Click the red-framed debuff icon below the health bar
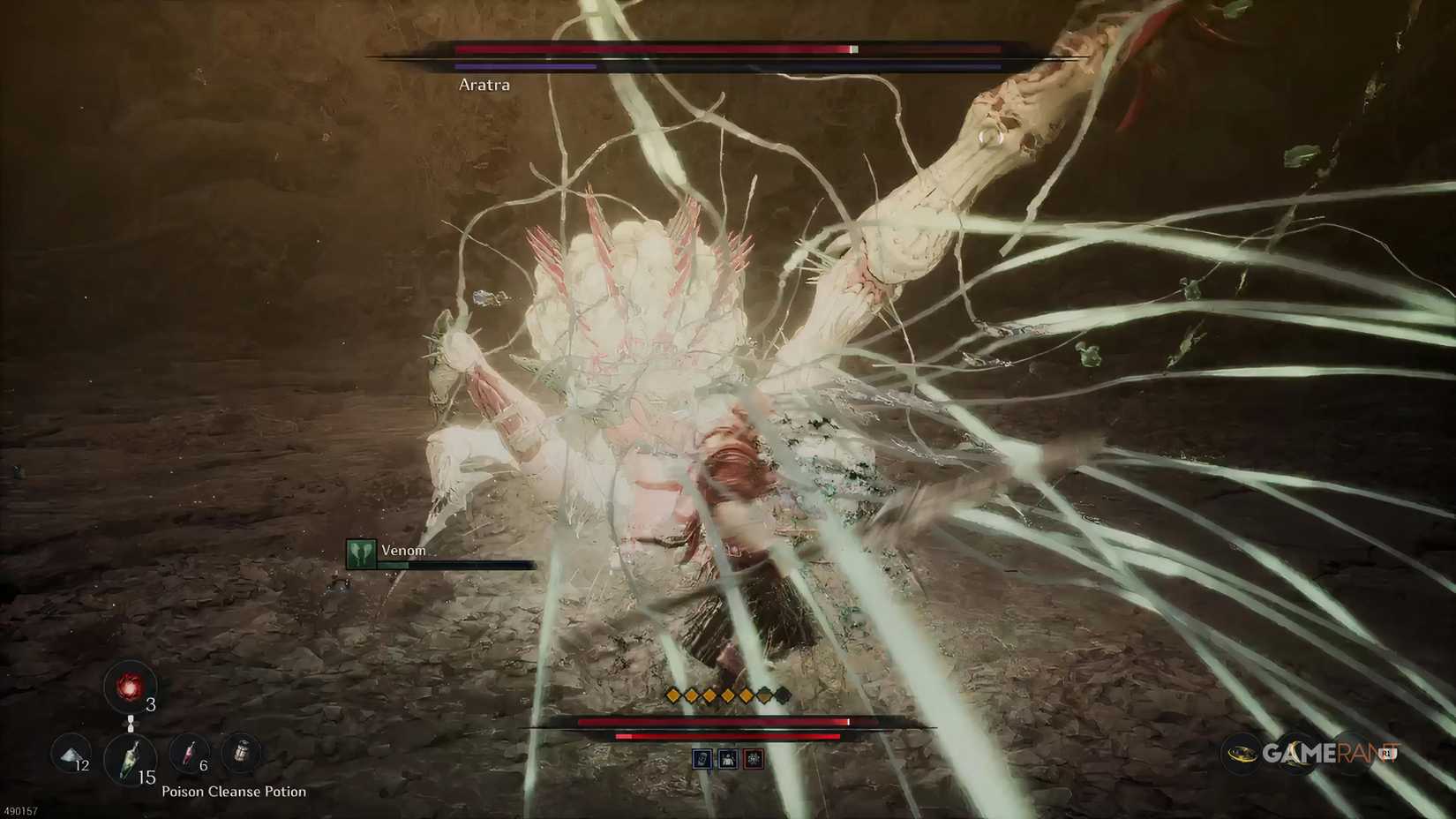The image size is (1456, 819). point(754,759)
